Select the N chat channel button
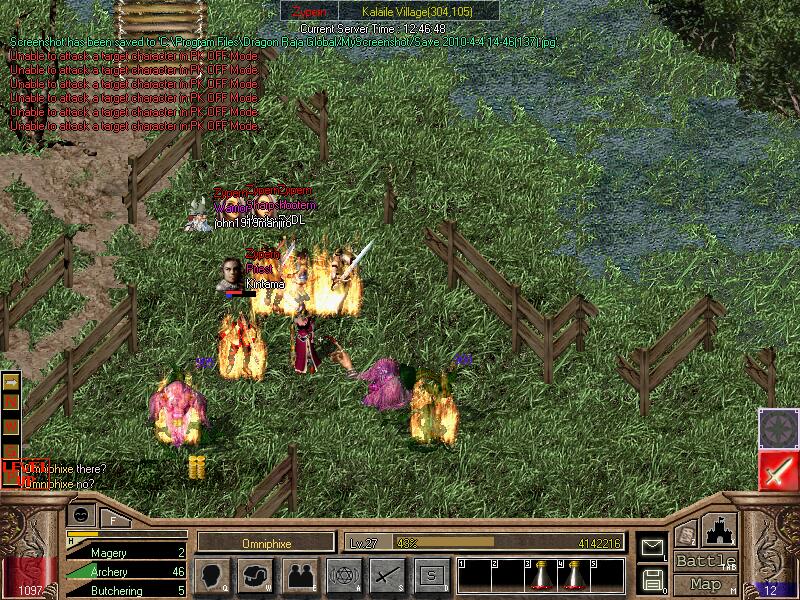Image resolution: width=800 pixels, height=600 pixels. pyautogui.click(x=12, y=403)
